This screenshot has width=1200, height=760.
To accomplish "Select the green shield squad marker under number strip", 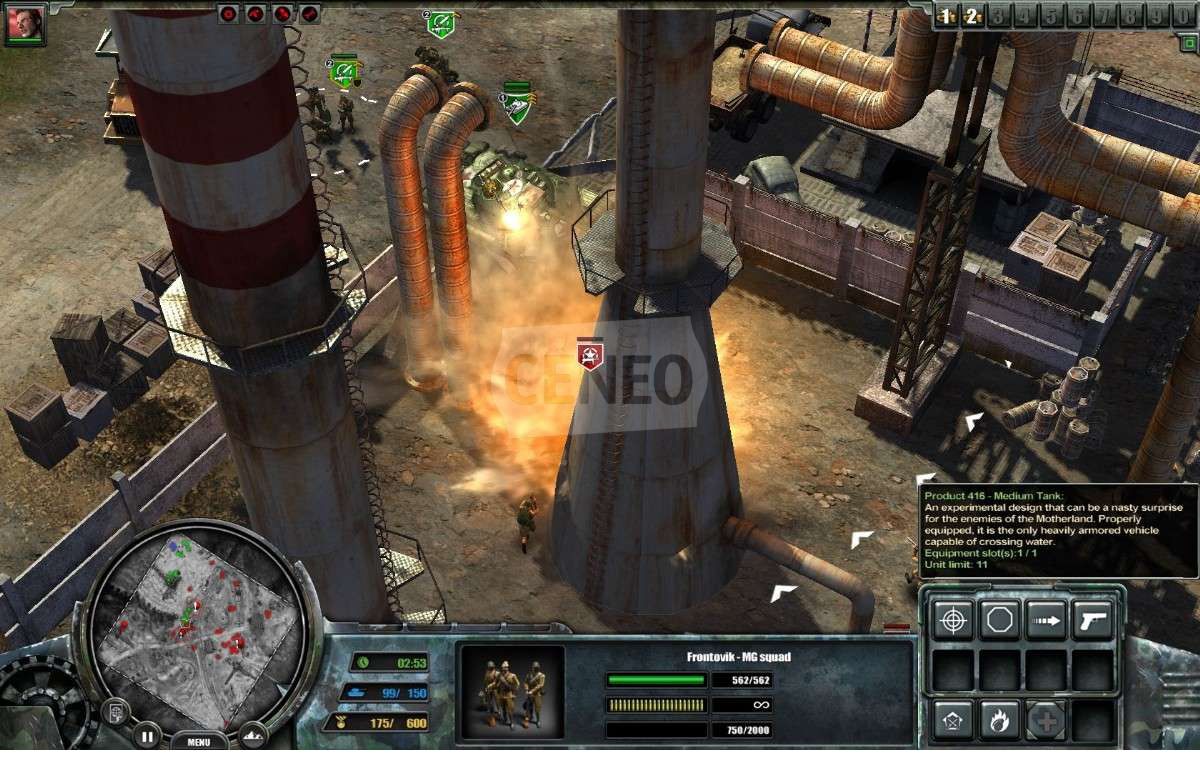I will [441, 24].
